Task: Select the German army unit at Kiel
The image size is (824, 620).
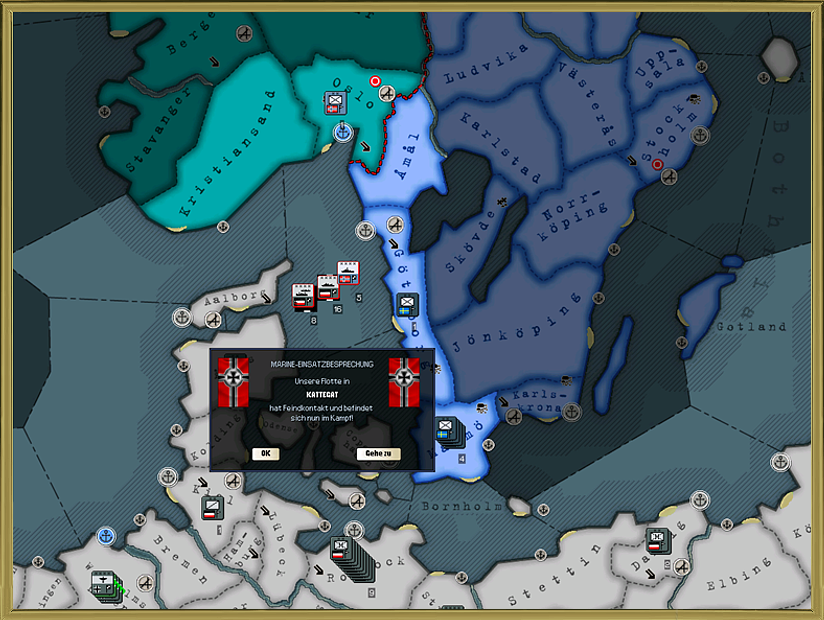Action: [212, 507]
